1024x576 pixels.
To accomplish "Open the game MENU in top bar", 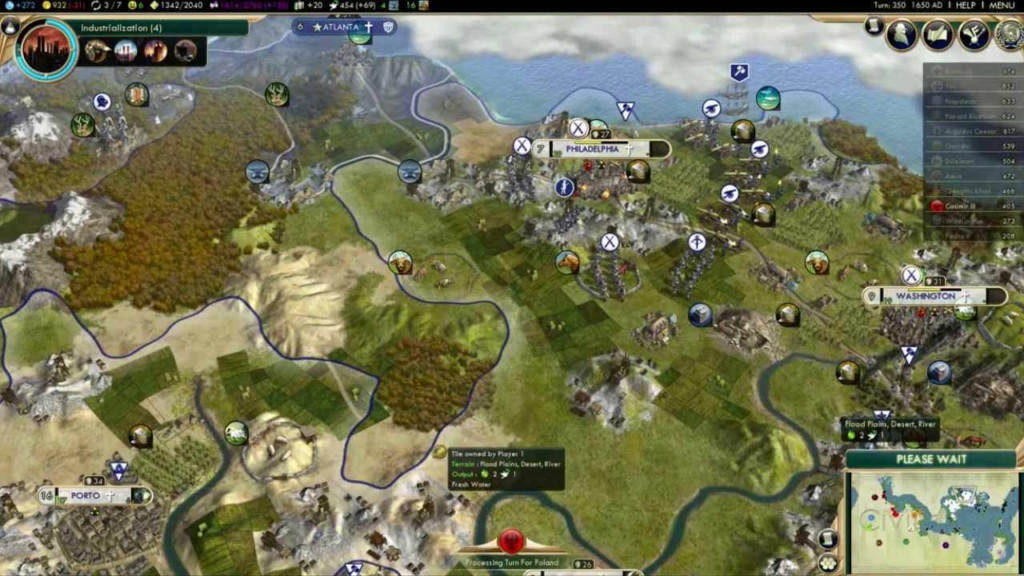I will (x=1002, y=5).
